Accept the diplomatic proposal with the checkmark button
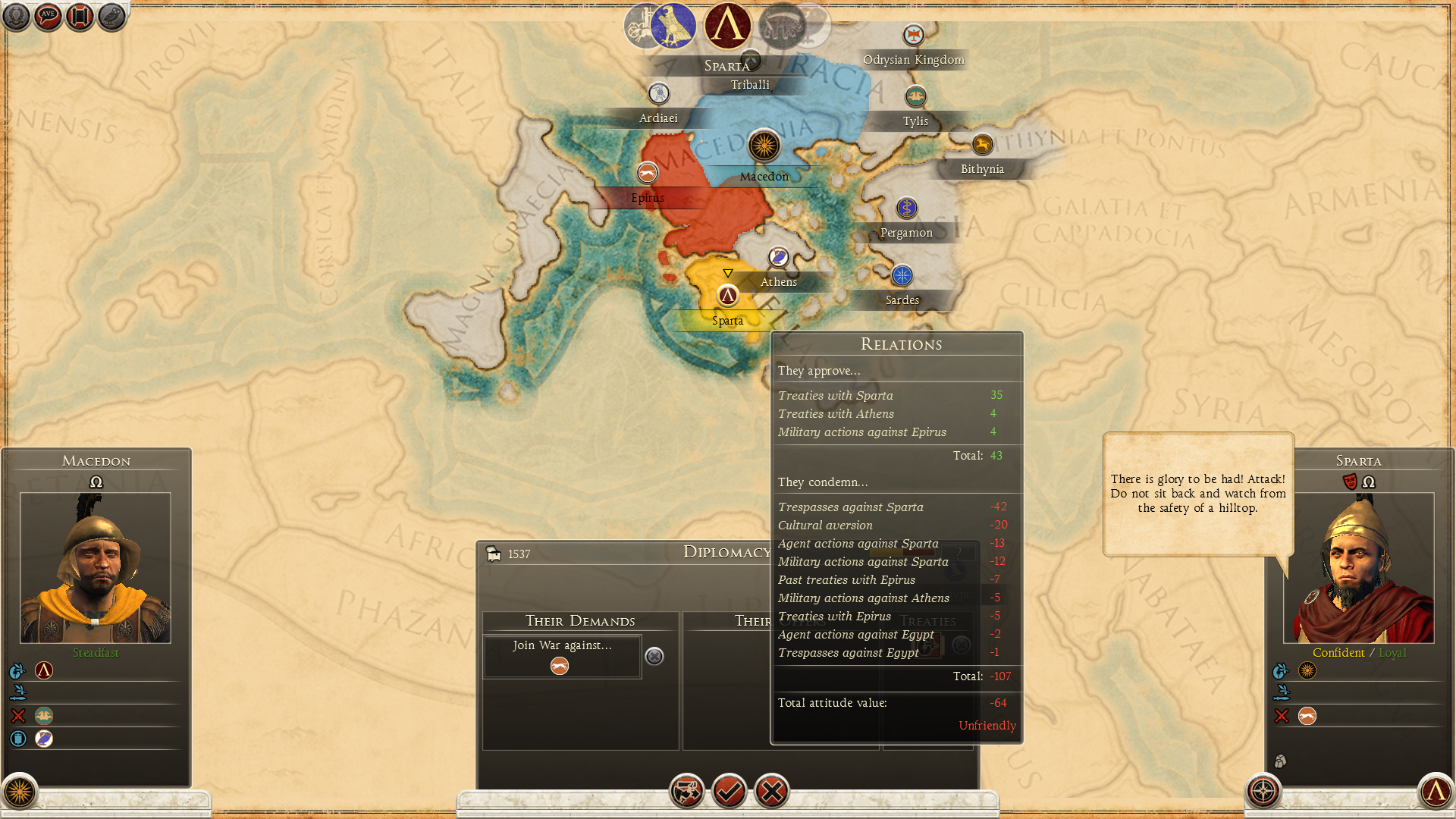The width and height of the screenshot is (1456, 819). pyautogui.click(x=730, y=792)
